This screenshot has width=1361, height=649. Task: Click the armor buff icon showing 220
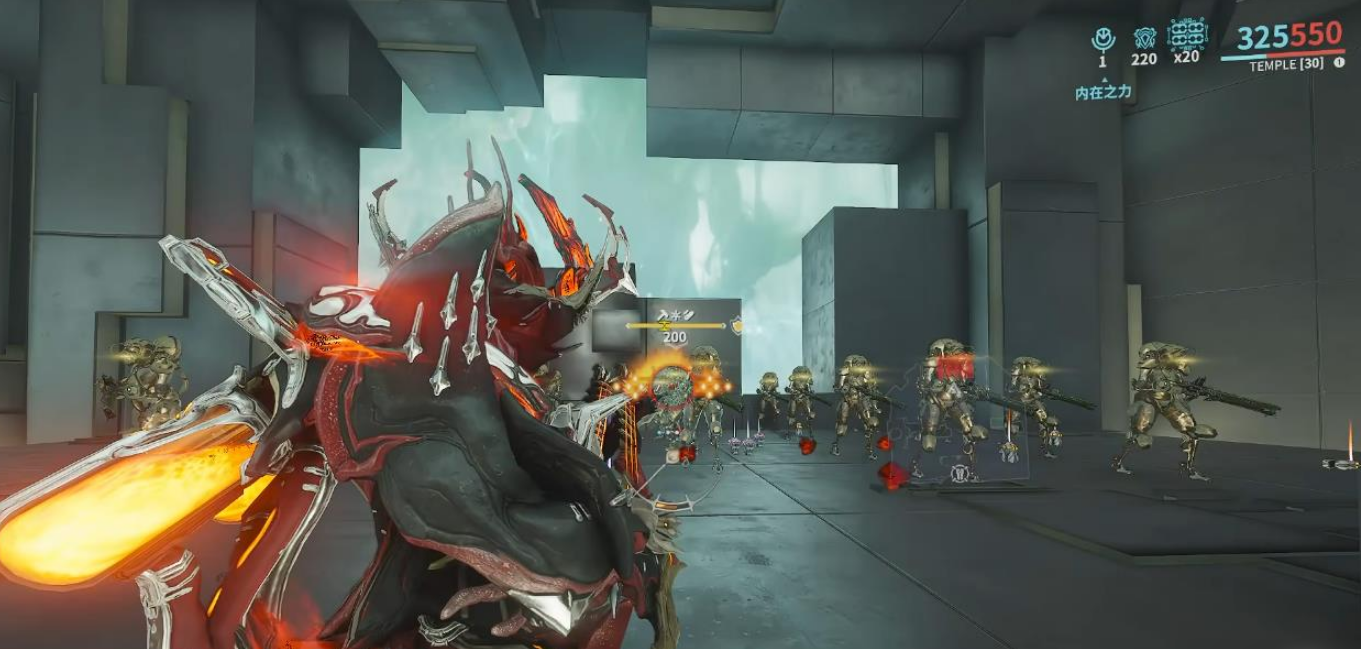pyautogui.click(x=1145, y=39)
